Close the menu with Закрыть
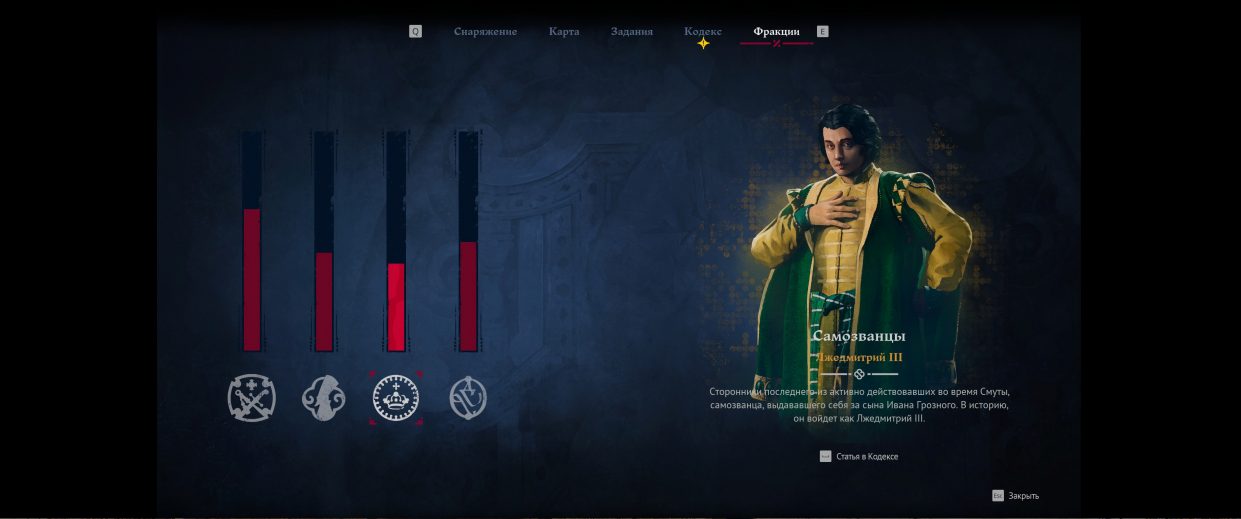 [1022, 496]
